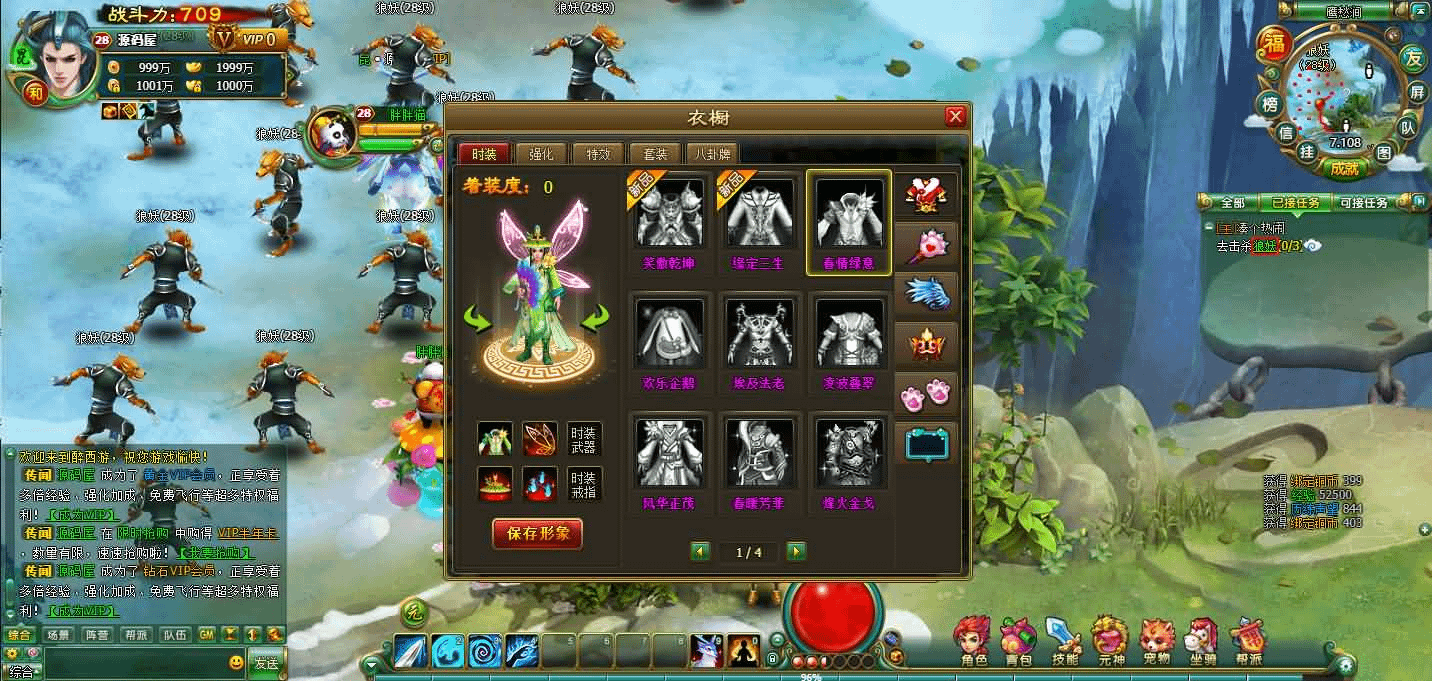Pick the 埃及法老 outfit

(759, 342)
